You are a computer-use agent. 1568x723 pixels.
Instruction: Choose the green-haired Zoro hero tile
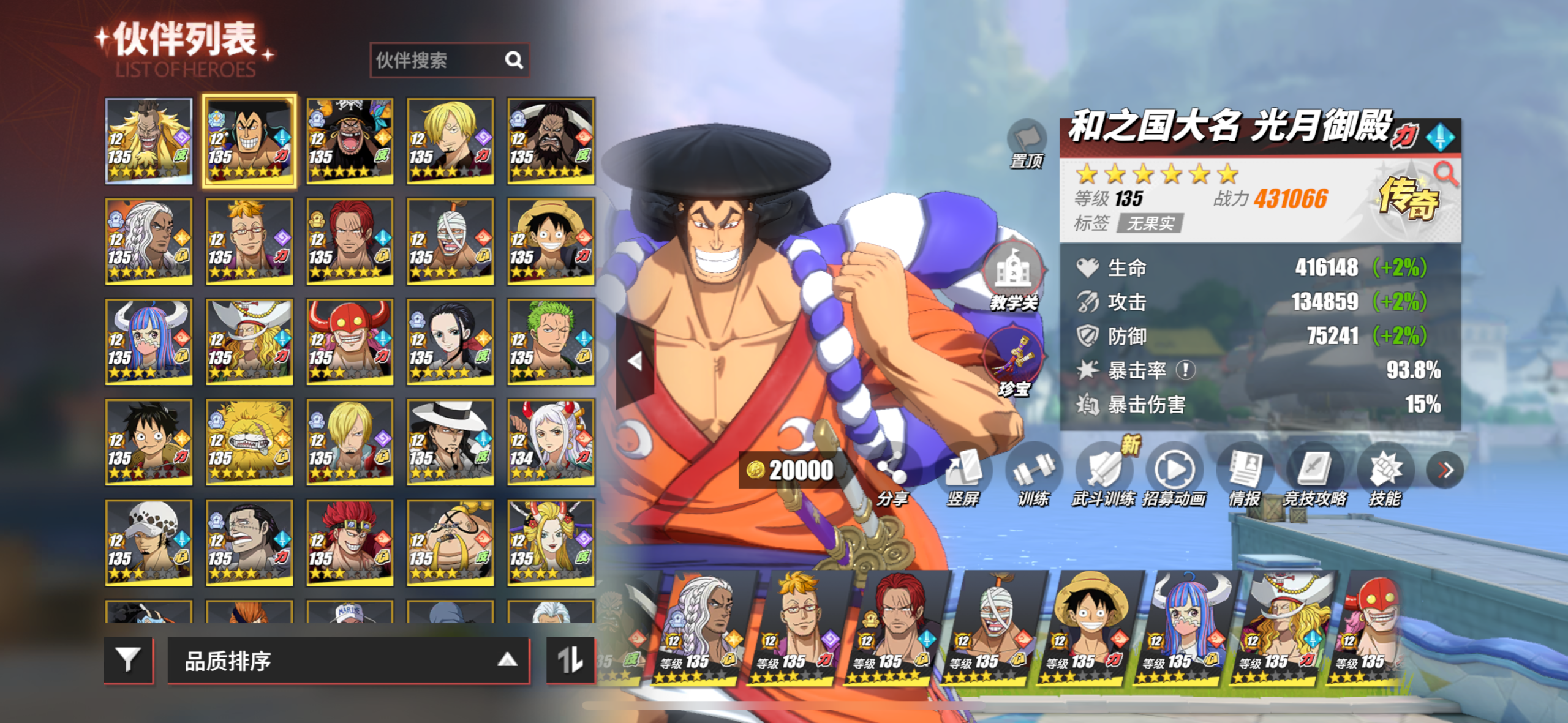[x=550, y=342]
